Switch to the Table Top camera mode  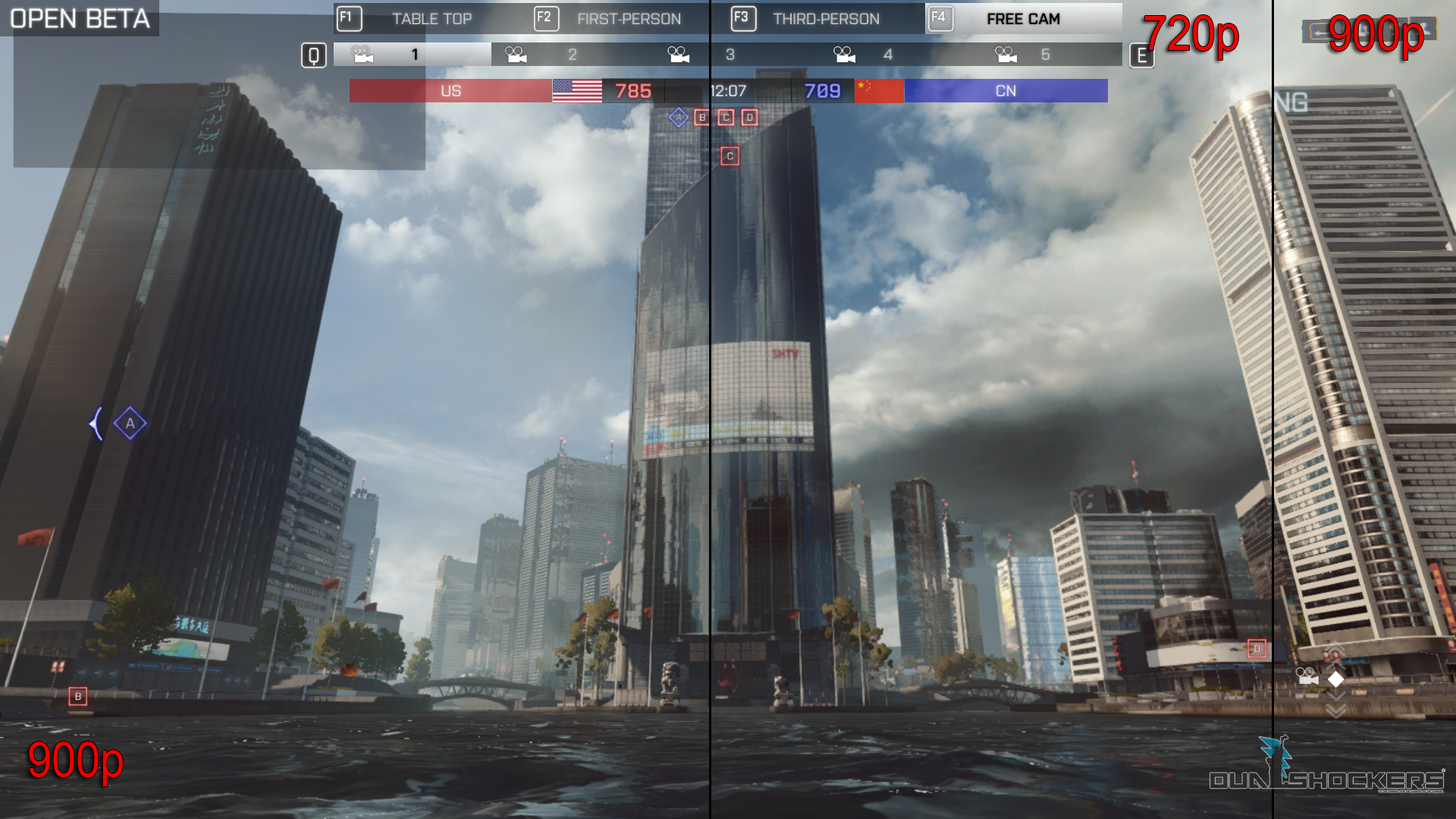click(431, 19)
